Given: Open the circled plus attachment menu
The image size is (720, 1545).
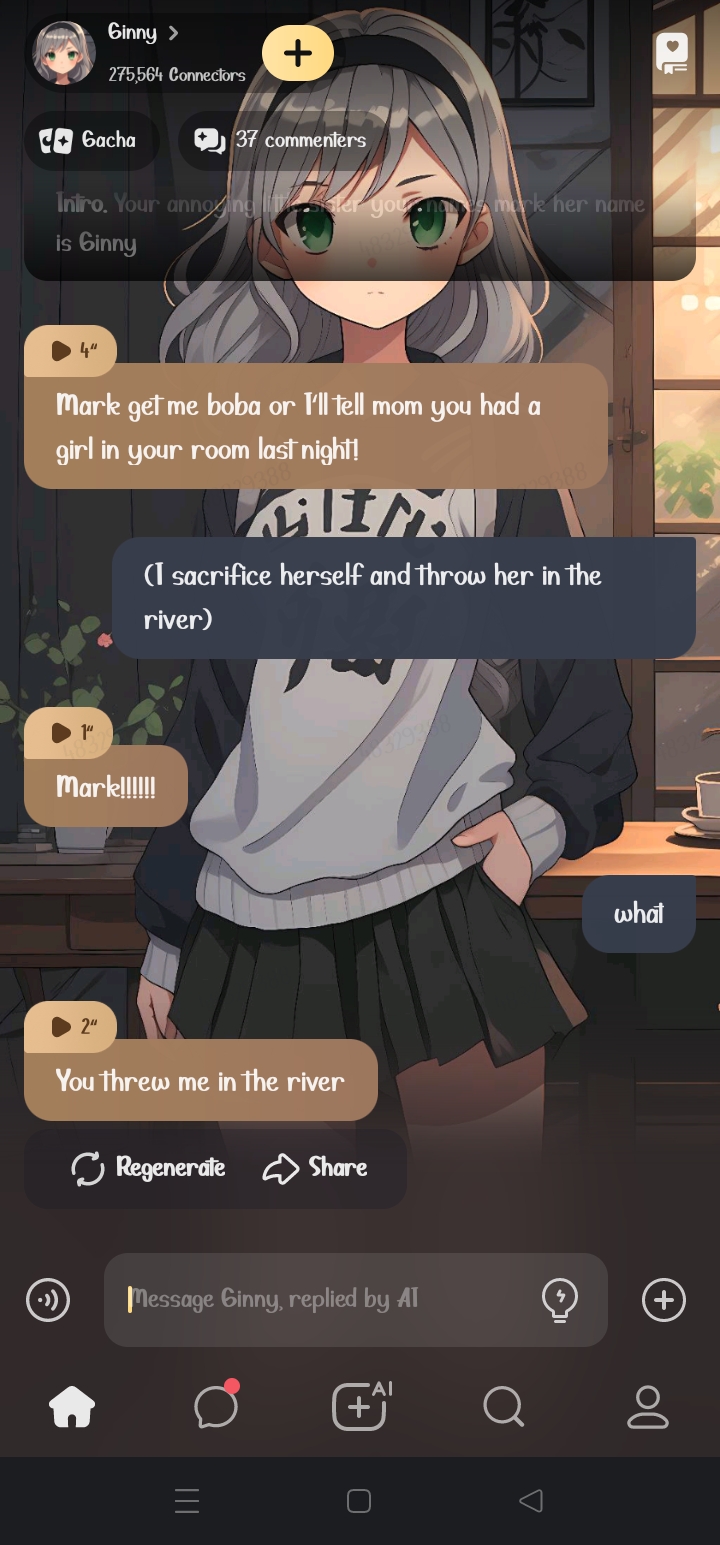Looking at the screenshot, I should 664,1300.
